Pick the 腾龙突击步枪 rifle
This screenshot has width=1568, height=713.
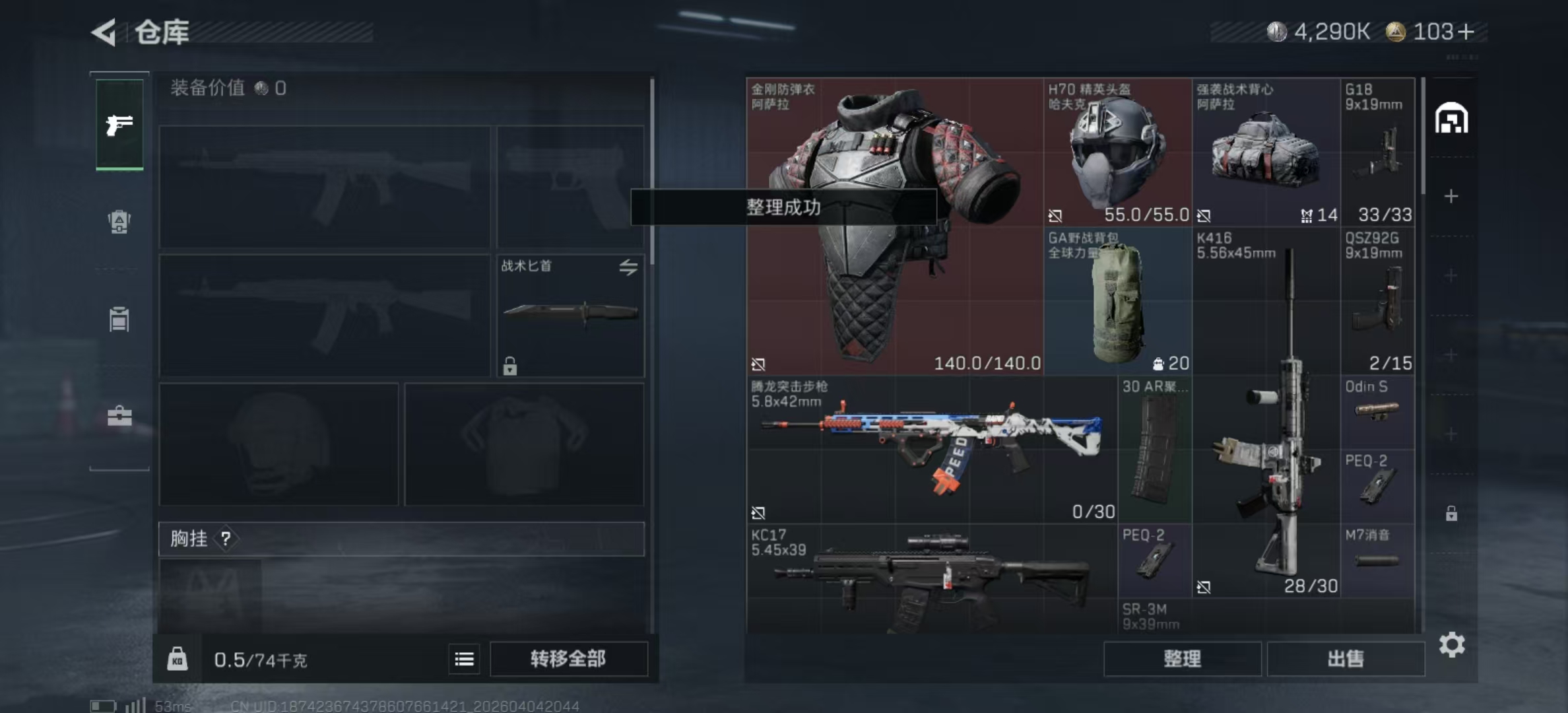pos(932,449)
